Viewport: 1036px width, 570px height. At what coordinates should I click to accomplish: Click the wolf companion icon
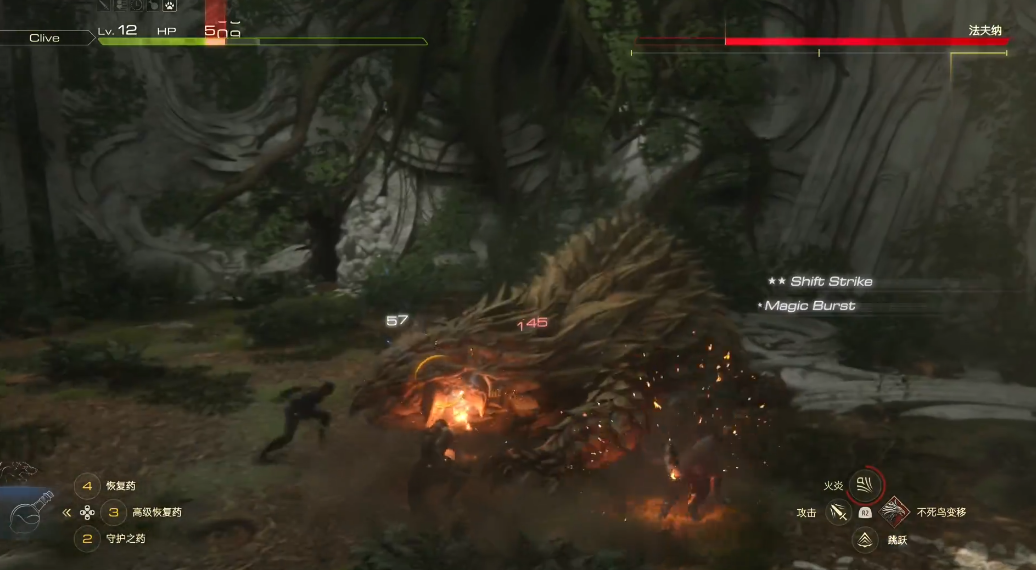(x=18, y=471)
